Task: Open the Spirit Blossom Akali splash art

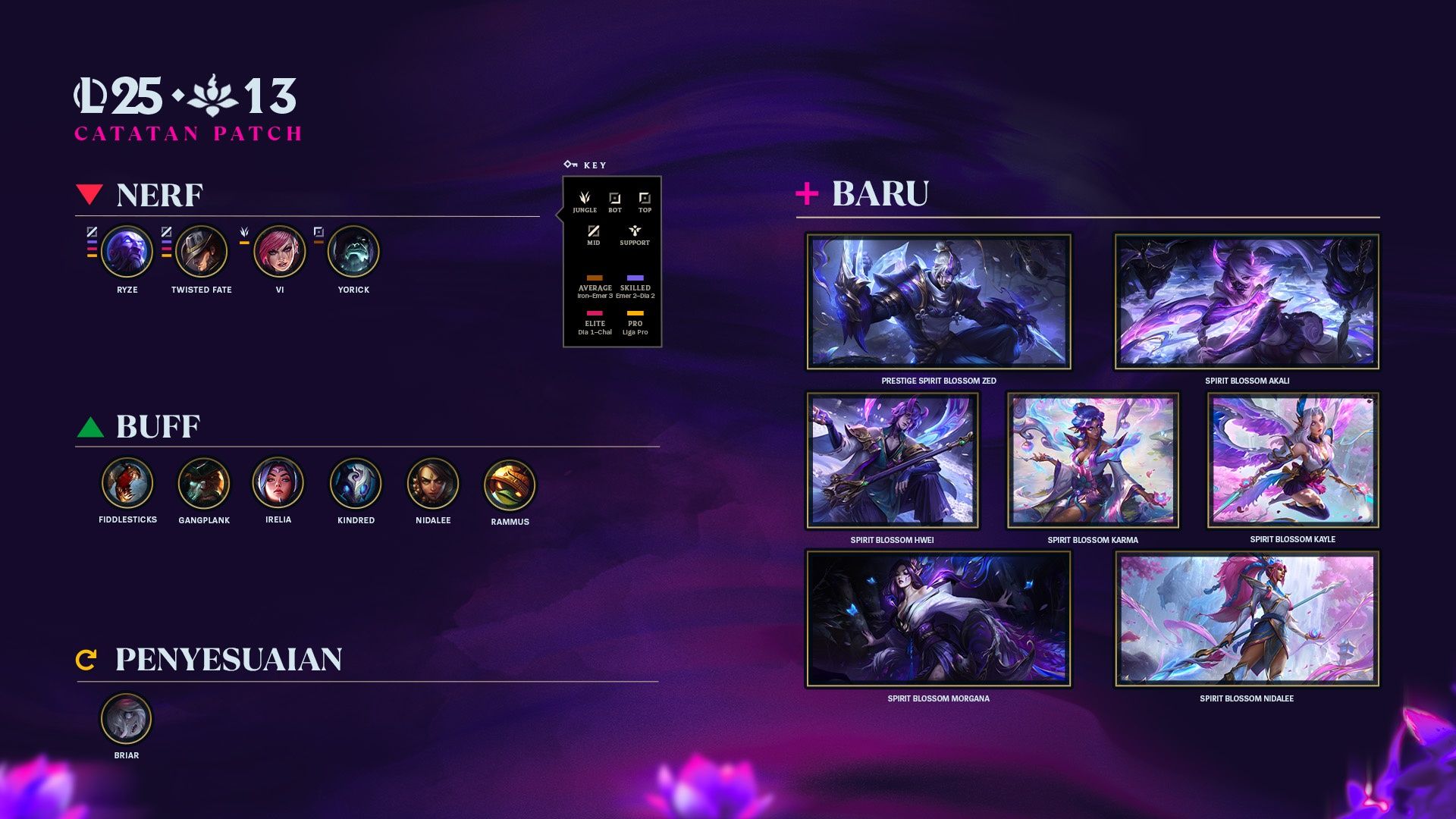Action: tap(1247, 302)
